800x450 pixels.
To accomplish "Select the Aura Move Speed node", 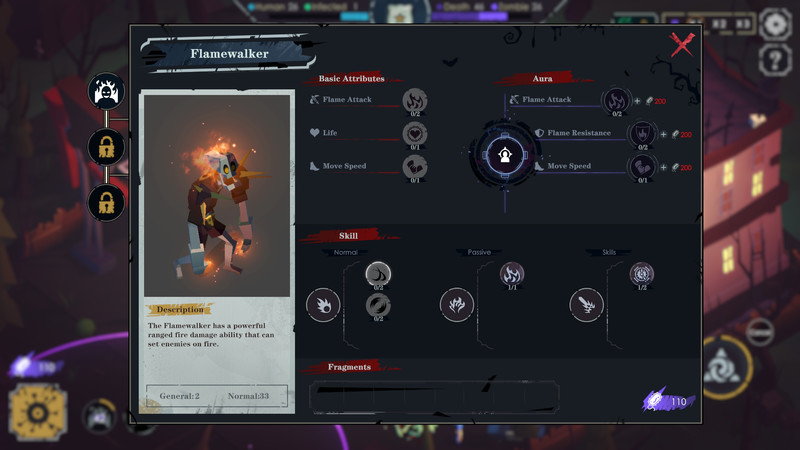I will tap(641, 166).
